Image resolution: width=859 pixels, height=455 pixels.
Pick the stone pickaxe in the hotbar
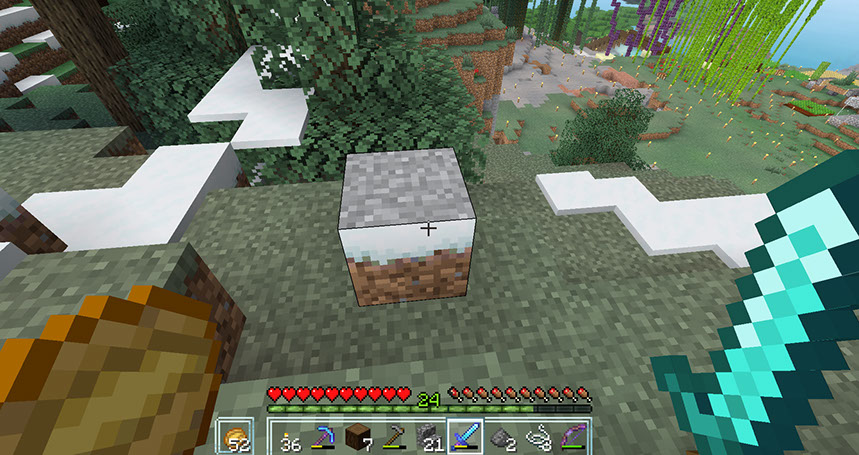pos(391,438)
